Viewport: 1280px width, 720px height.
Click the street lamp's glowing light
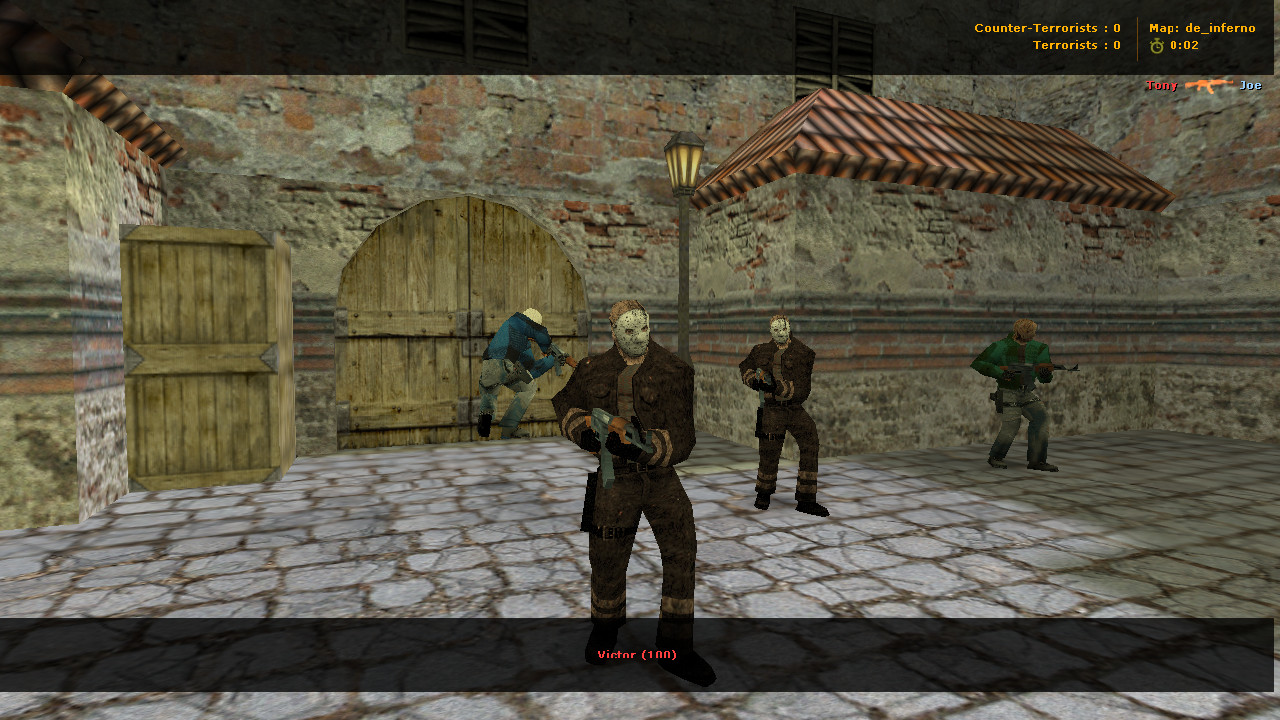tap(683, 165)
